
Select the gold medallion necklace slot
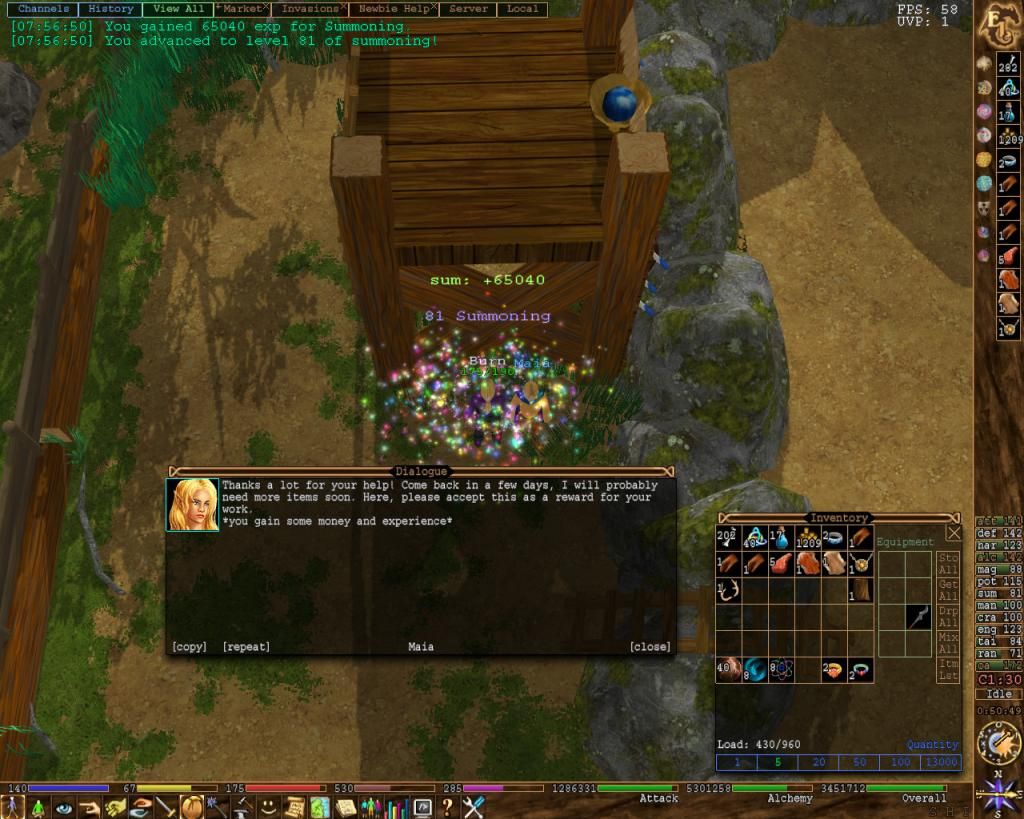tap(859, 564)
